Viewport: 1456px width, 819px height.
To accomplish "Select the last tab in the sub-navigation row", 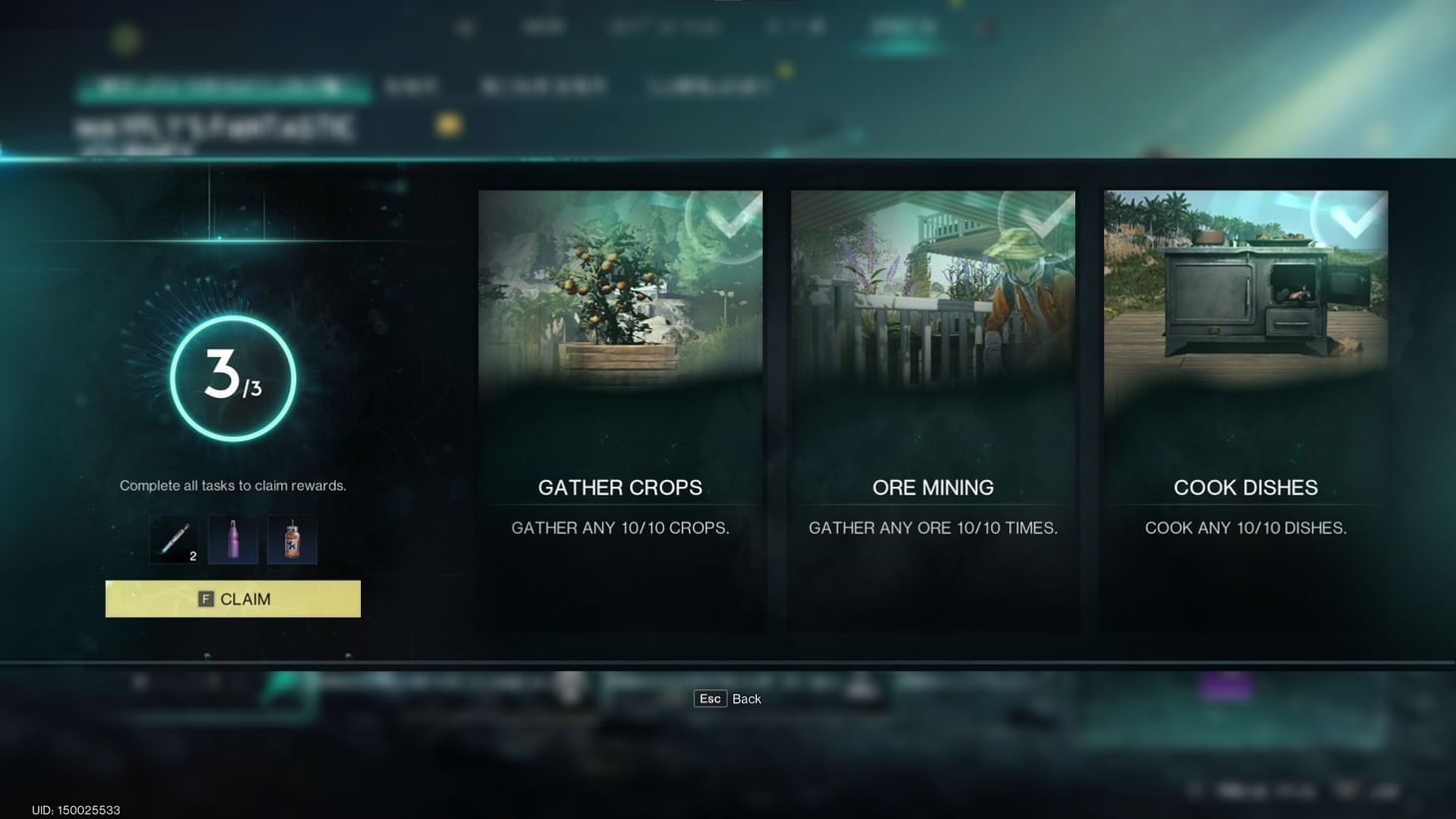I will (708, 87).
